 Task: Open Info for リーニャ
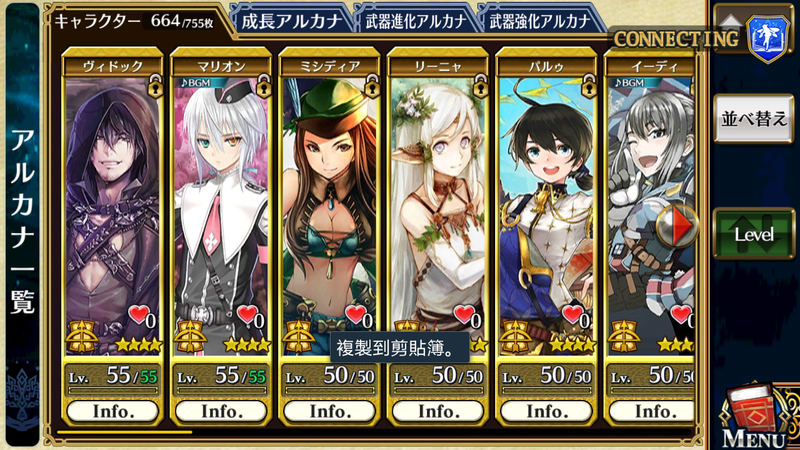[437, 411]
